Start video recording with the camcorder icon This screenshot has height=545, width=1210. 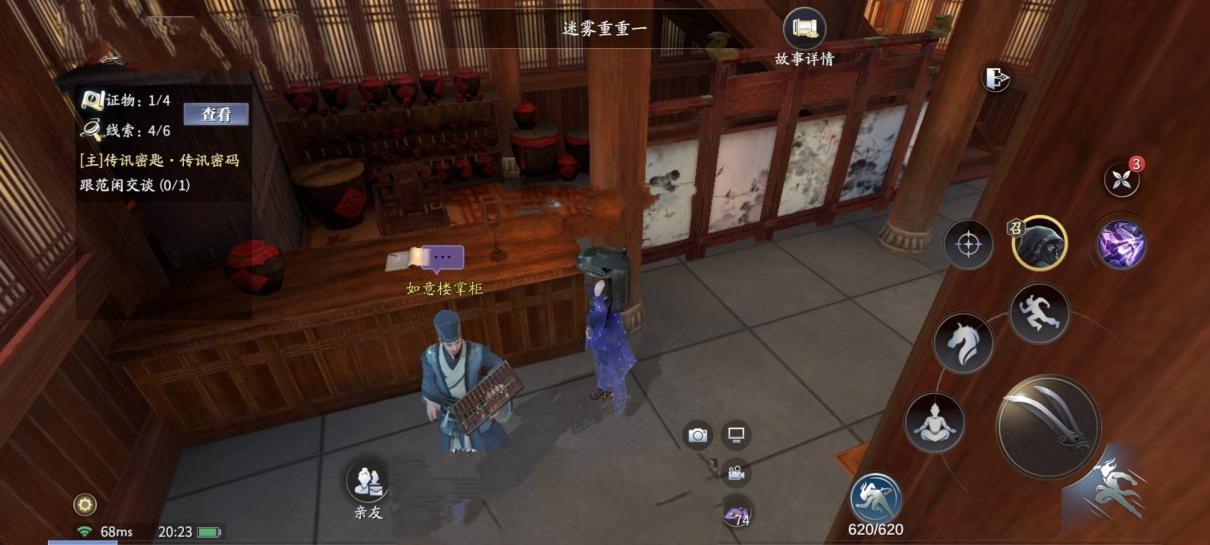736,473
